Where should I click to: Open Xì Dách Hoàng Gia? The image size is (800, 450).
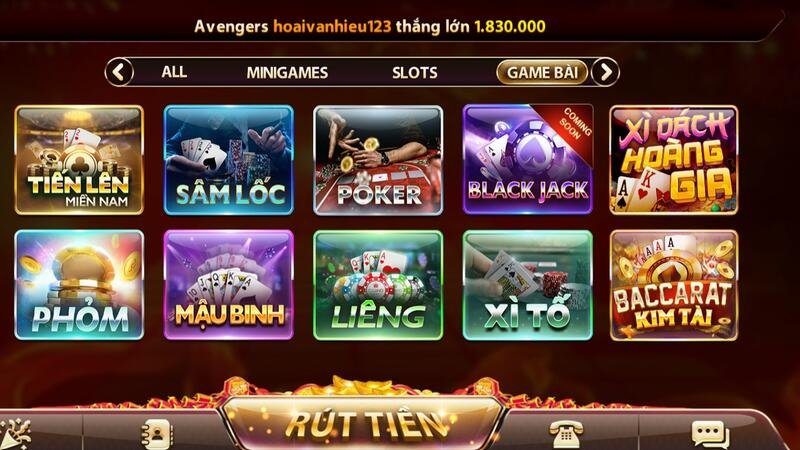[x=674, y=159]
